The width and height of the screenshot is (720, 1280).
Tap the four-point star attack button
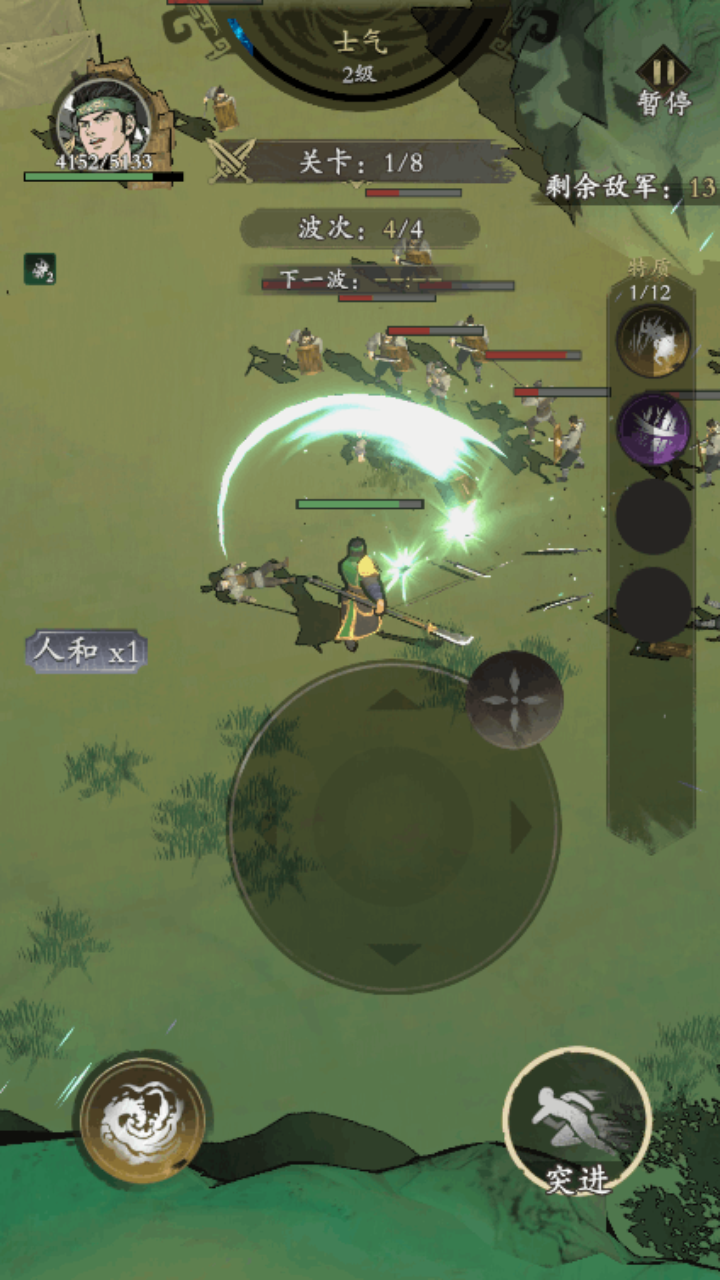[x=514, y=699]
